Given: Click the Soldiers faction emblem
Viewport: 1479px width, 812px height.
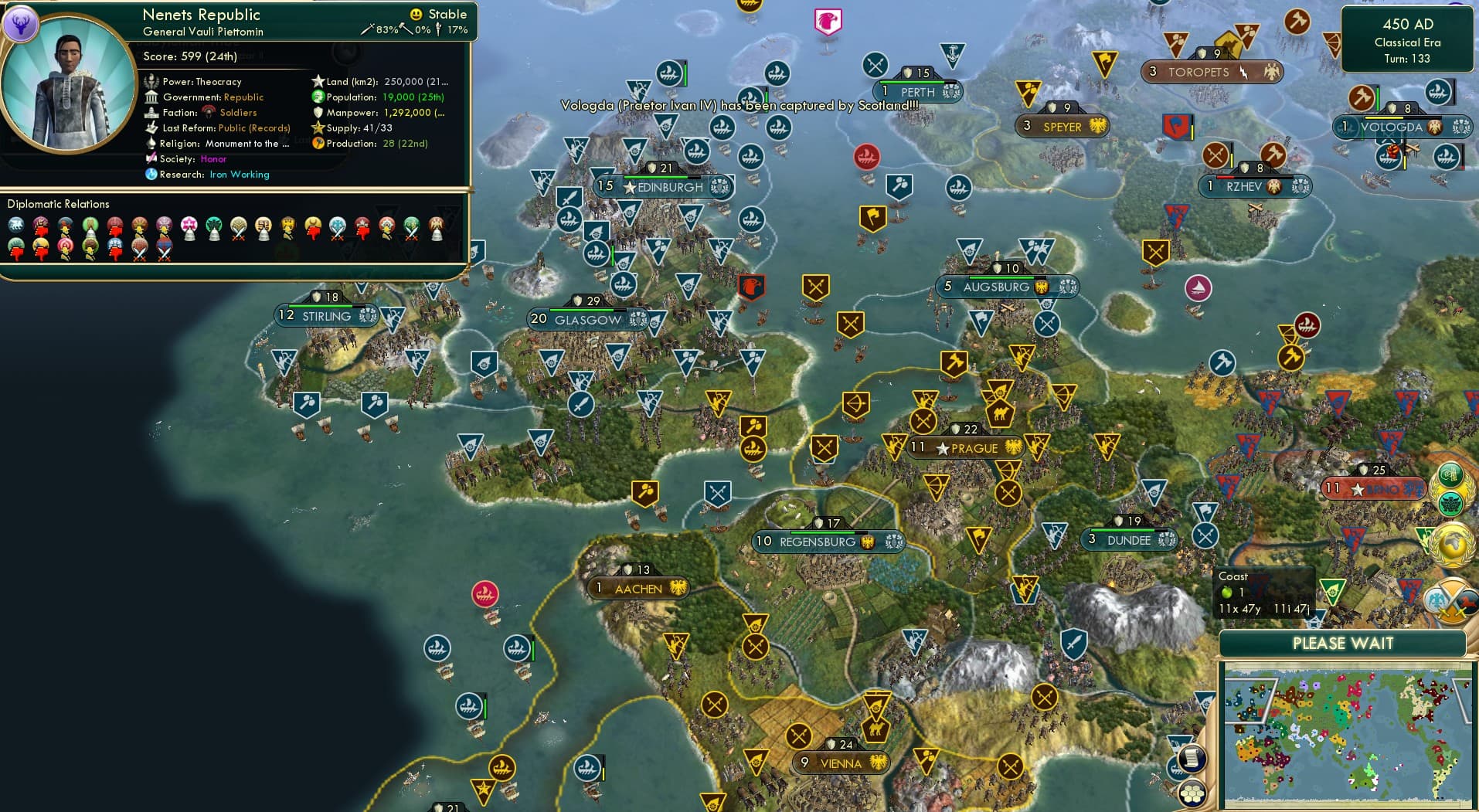Looking at the screenshot, I should [209, 112].
